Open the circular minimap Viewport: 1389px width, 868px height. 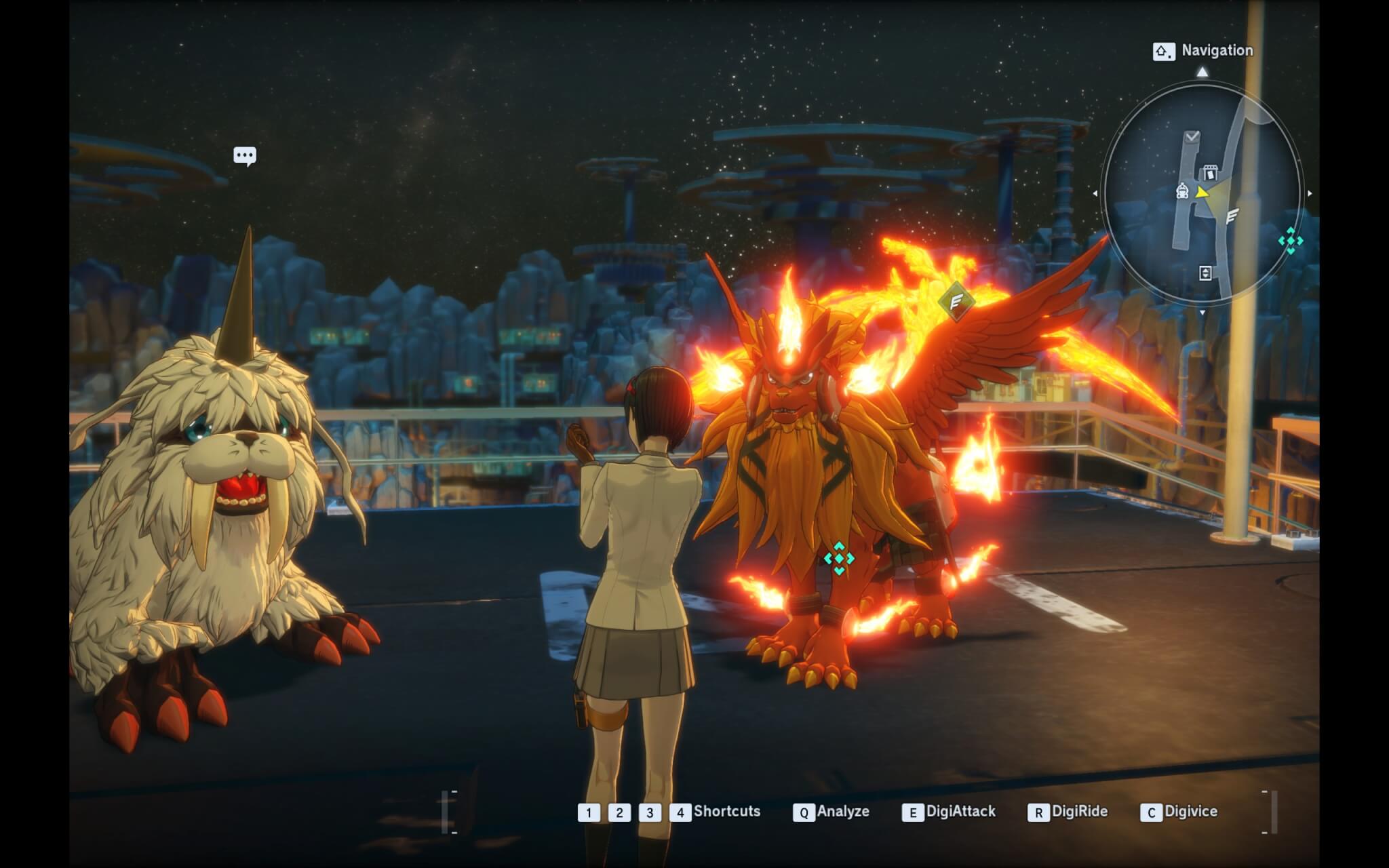tap(1202, 192)
